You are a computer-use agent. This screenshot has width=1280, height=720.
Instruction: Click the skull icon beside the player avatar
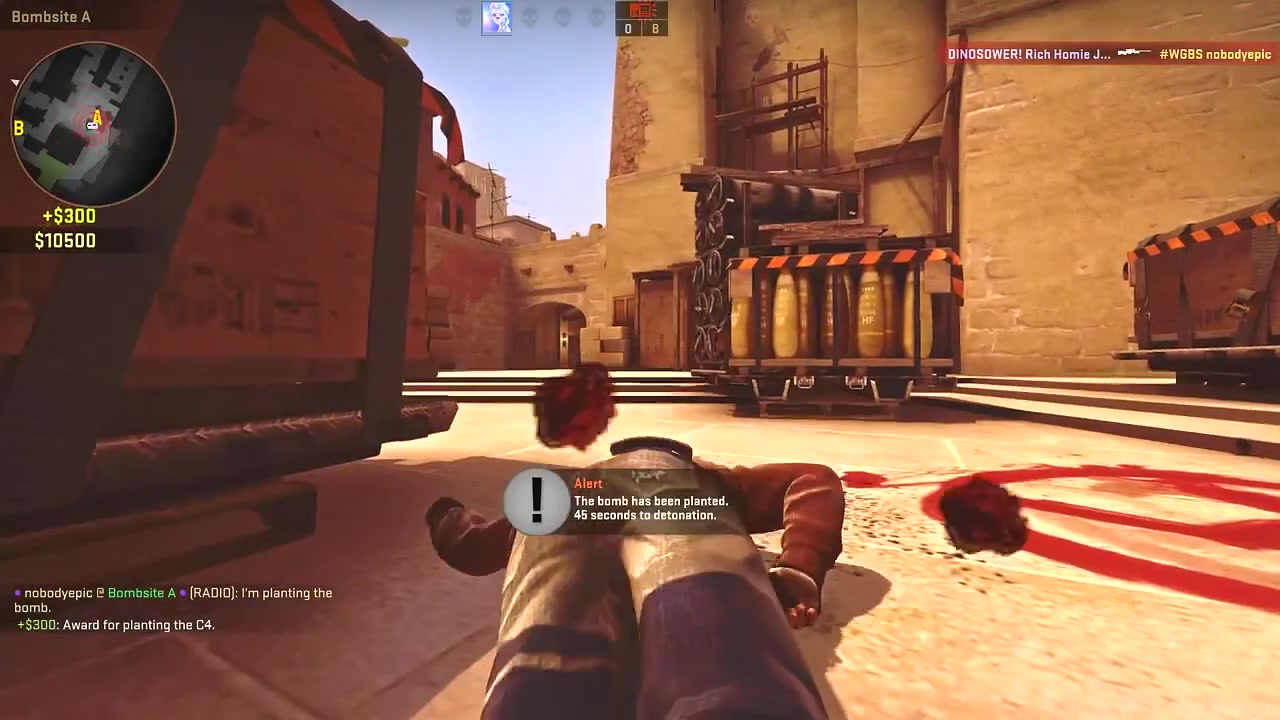point(530,17)
